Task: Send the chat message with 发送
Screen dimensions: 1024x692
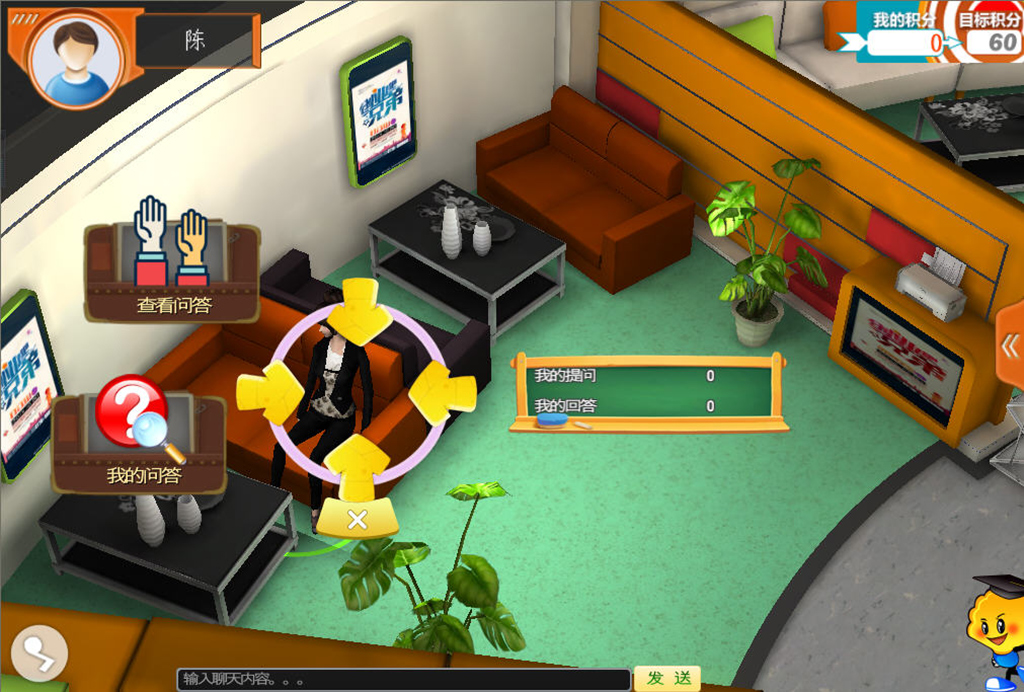Action: [668, 678]
